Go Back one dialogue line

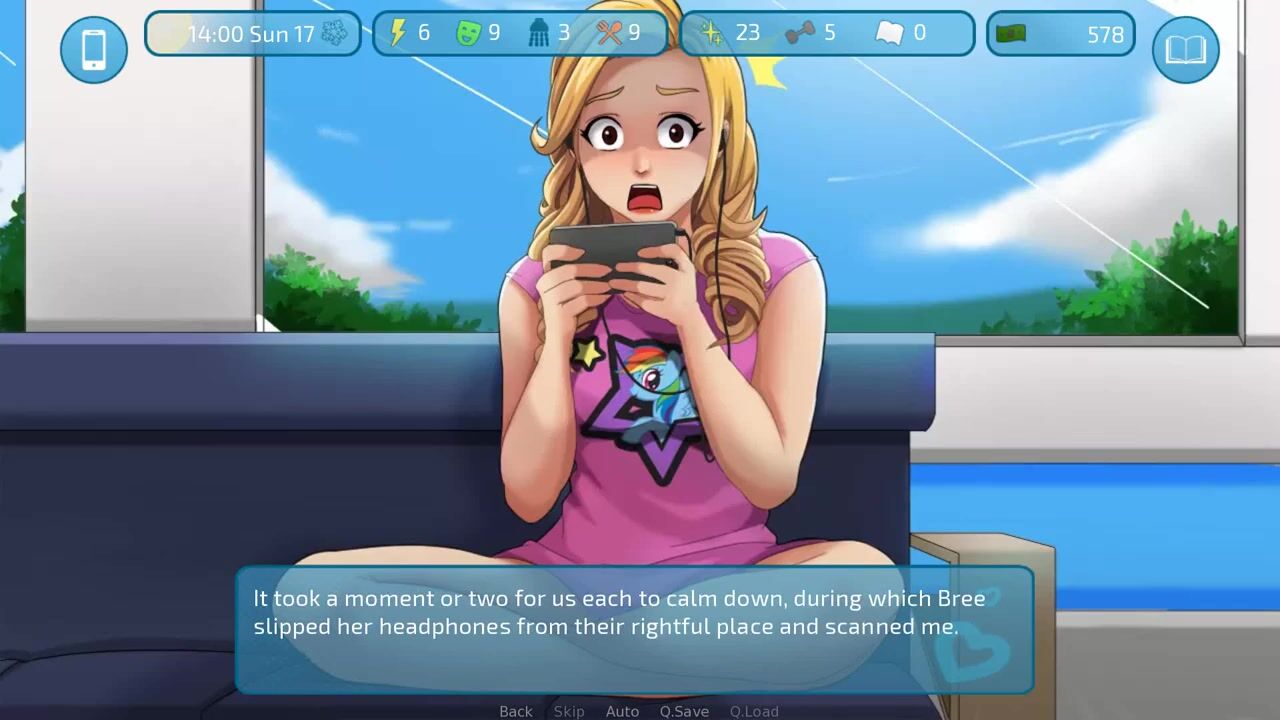click(516, 711)
